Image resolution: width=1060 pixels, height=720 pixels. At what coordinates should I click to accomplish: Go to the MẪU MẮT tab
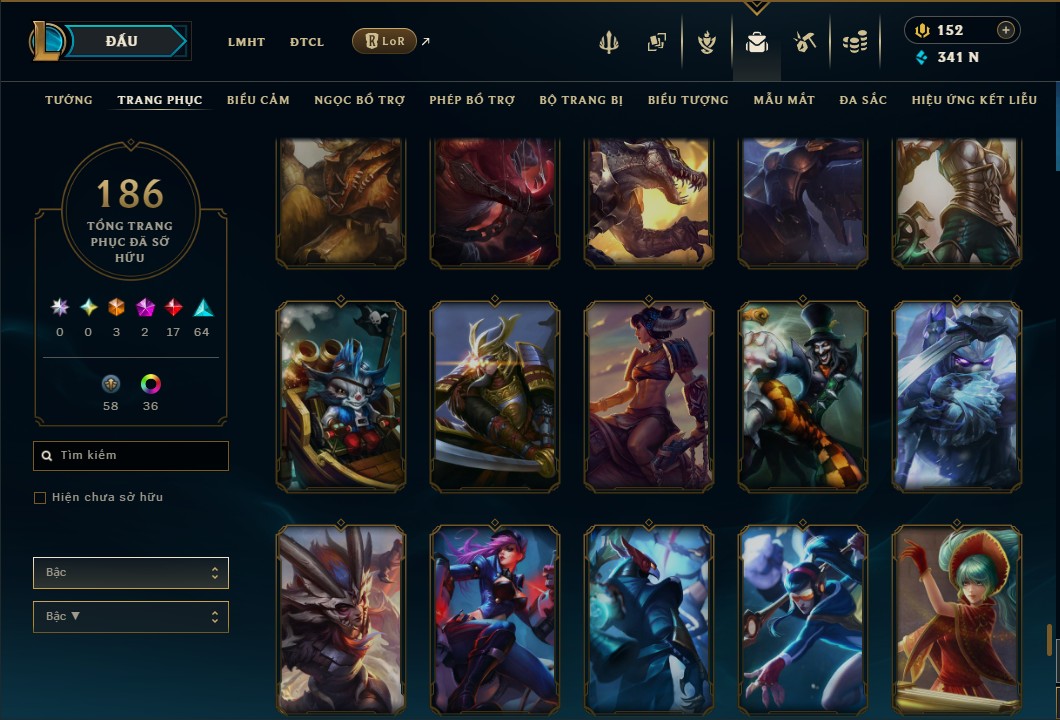coord(784,100)
